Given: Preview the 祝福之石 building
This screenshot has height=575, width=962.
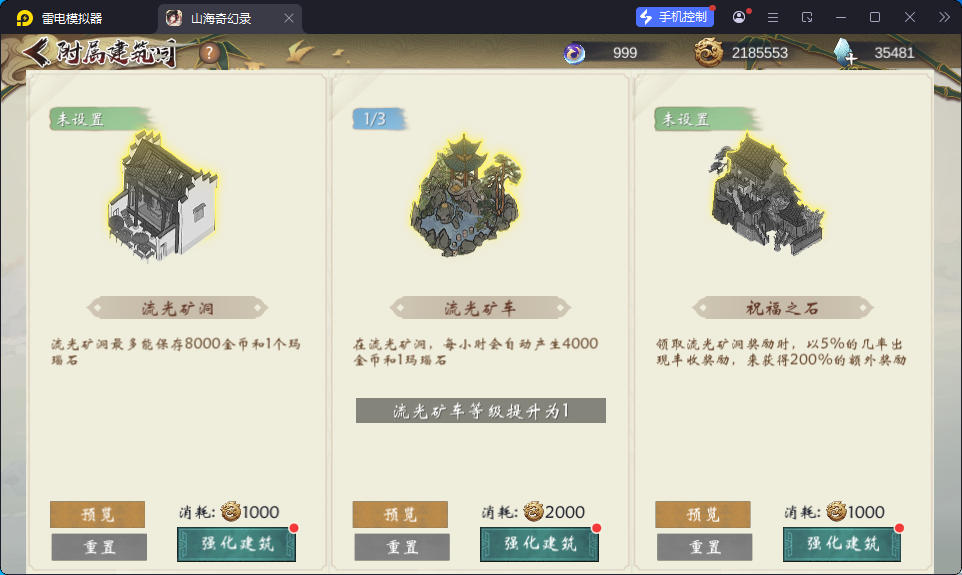Looking at the screenshot, I should 703,514.
